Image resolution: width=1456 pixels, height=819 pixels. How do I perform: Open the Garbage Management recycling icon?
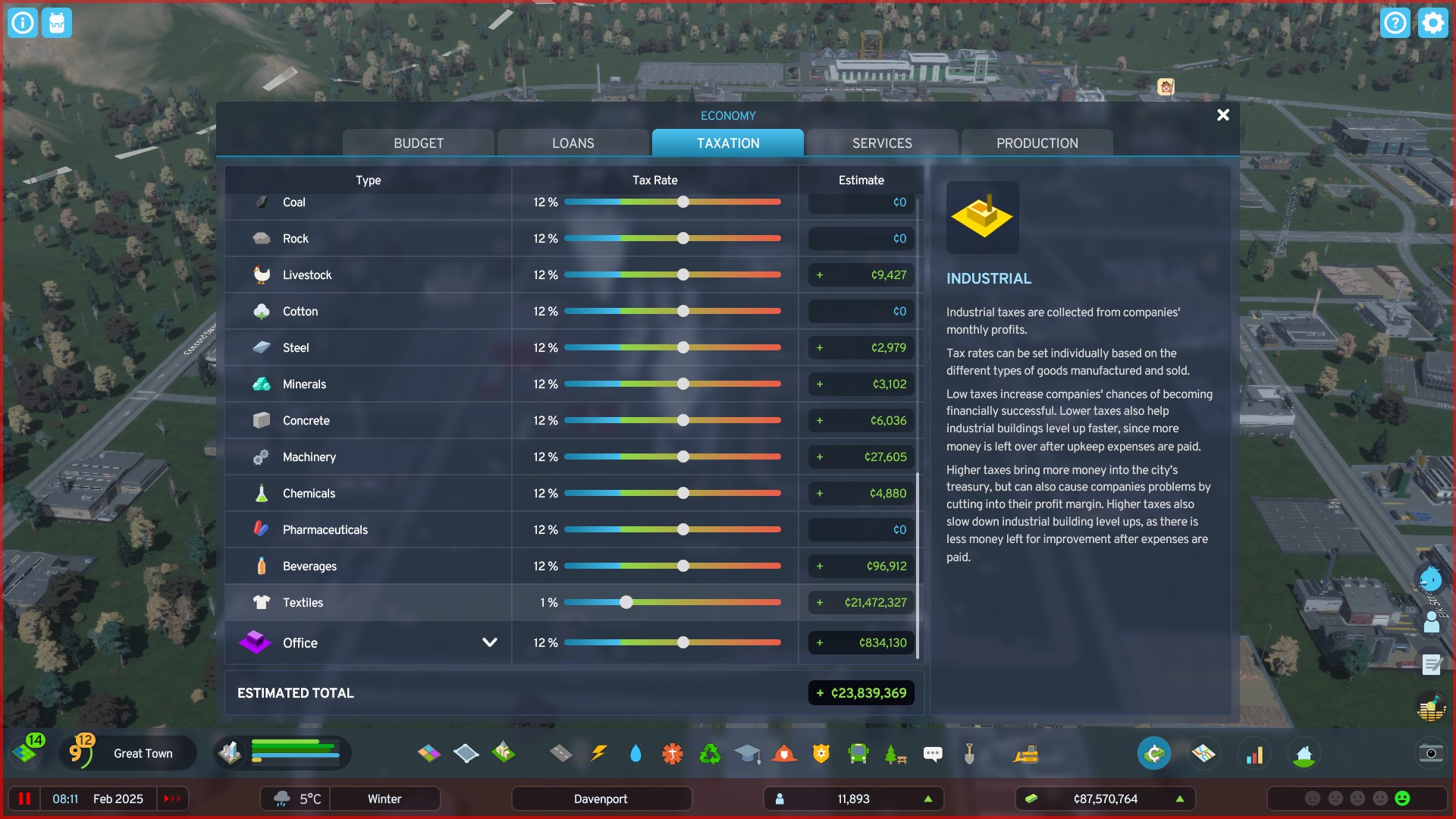pos(709,753)
